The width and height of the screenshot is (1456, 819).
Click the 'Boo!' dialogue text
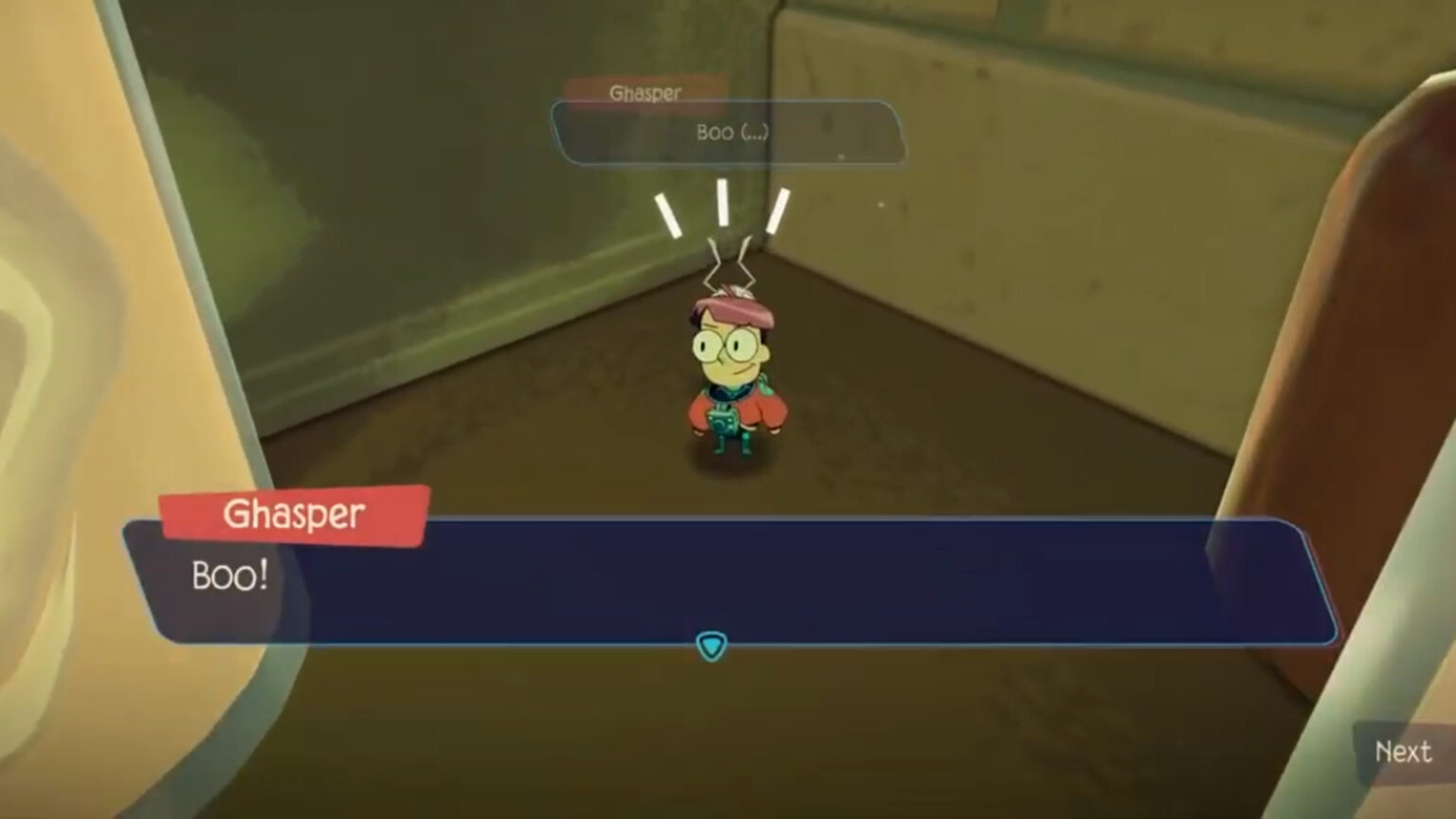point(231,576)
